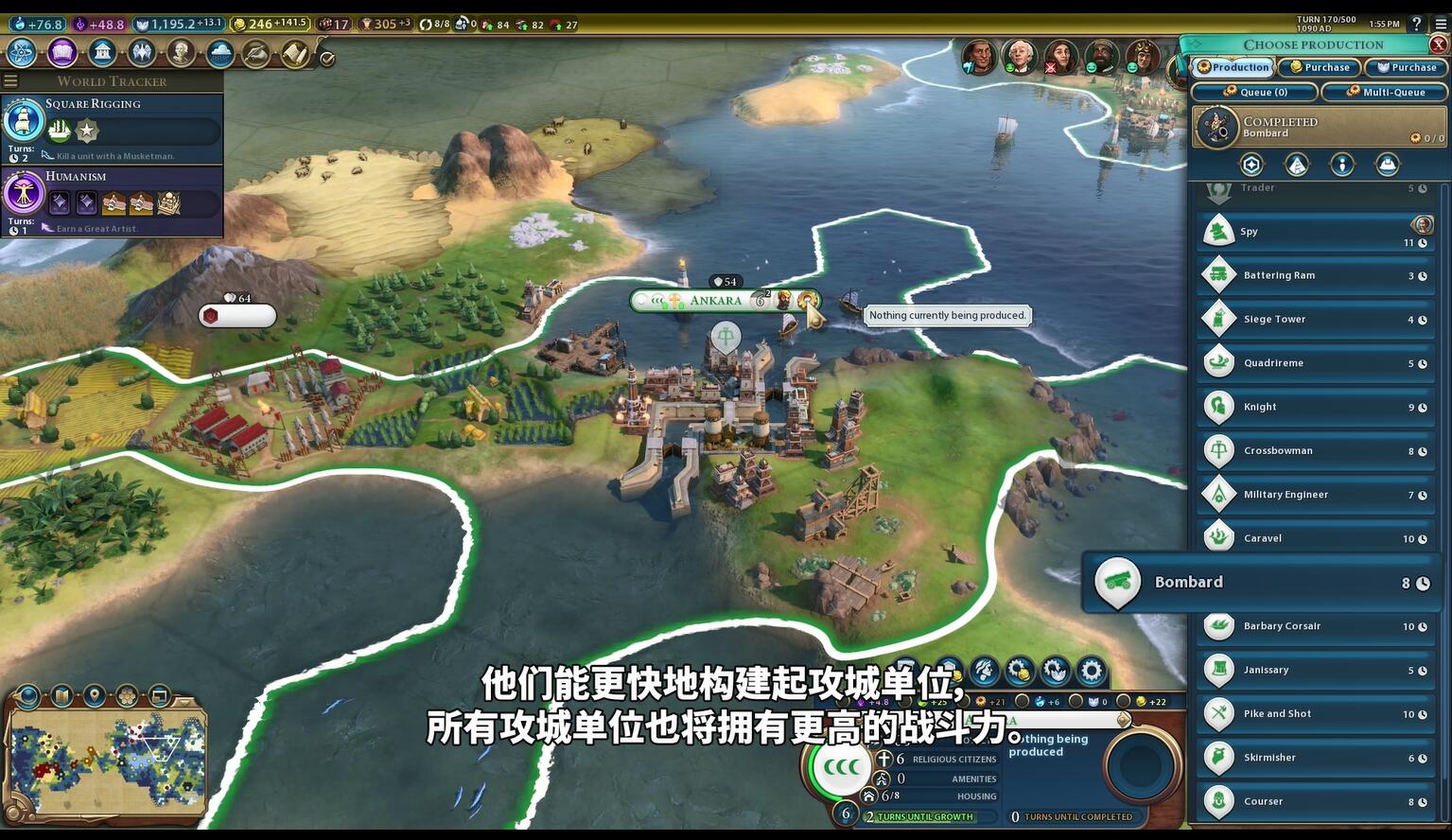
Task: Open the Religion panel
Action: click(x=140, y=53)
